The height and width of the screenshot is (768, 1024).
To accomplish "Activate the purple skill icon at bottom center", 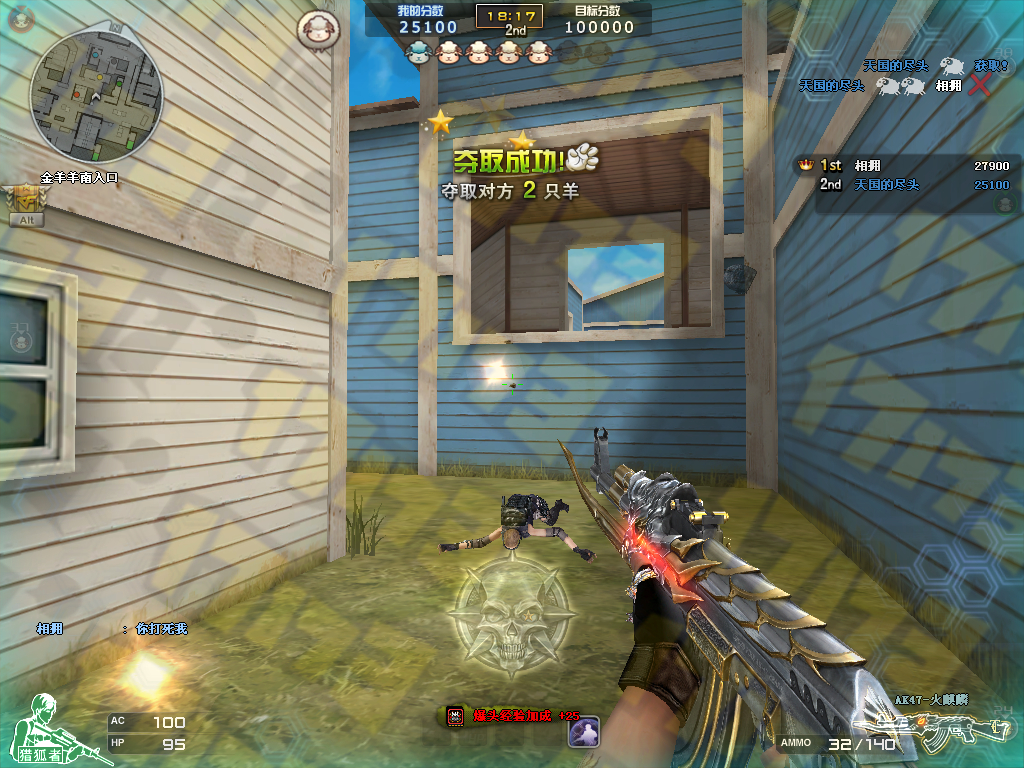I will click(583, 732).
